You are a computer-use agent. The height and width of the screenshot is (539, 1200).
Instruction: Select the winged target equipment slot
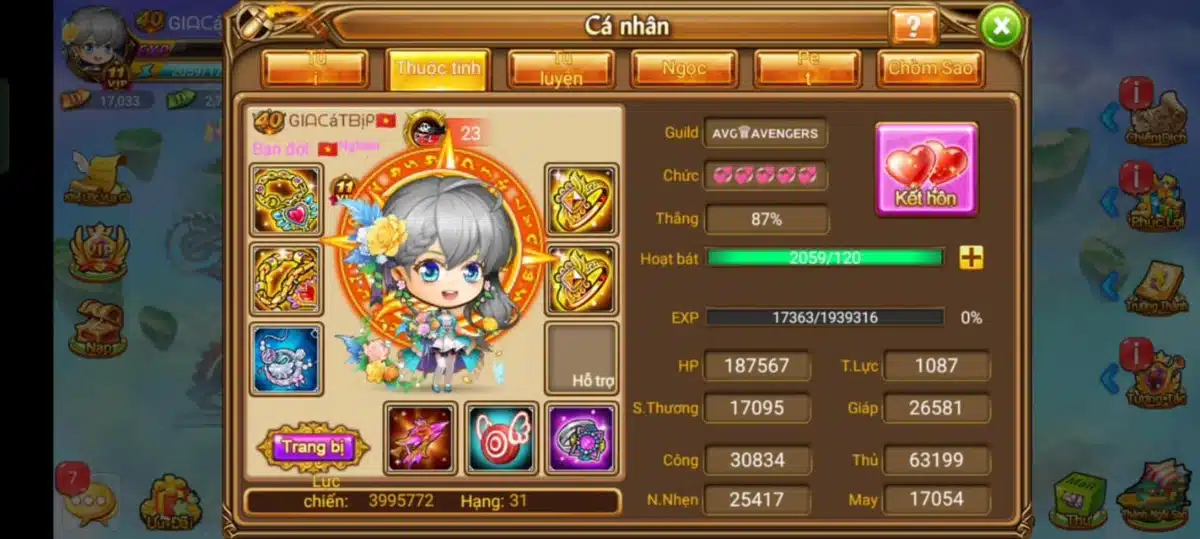tap(501, 438)
